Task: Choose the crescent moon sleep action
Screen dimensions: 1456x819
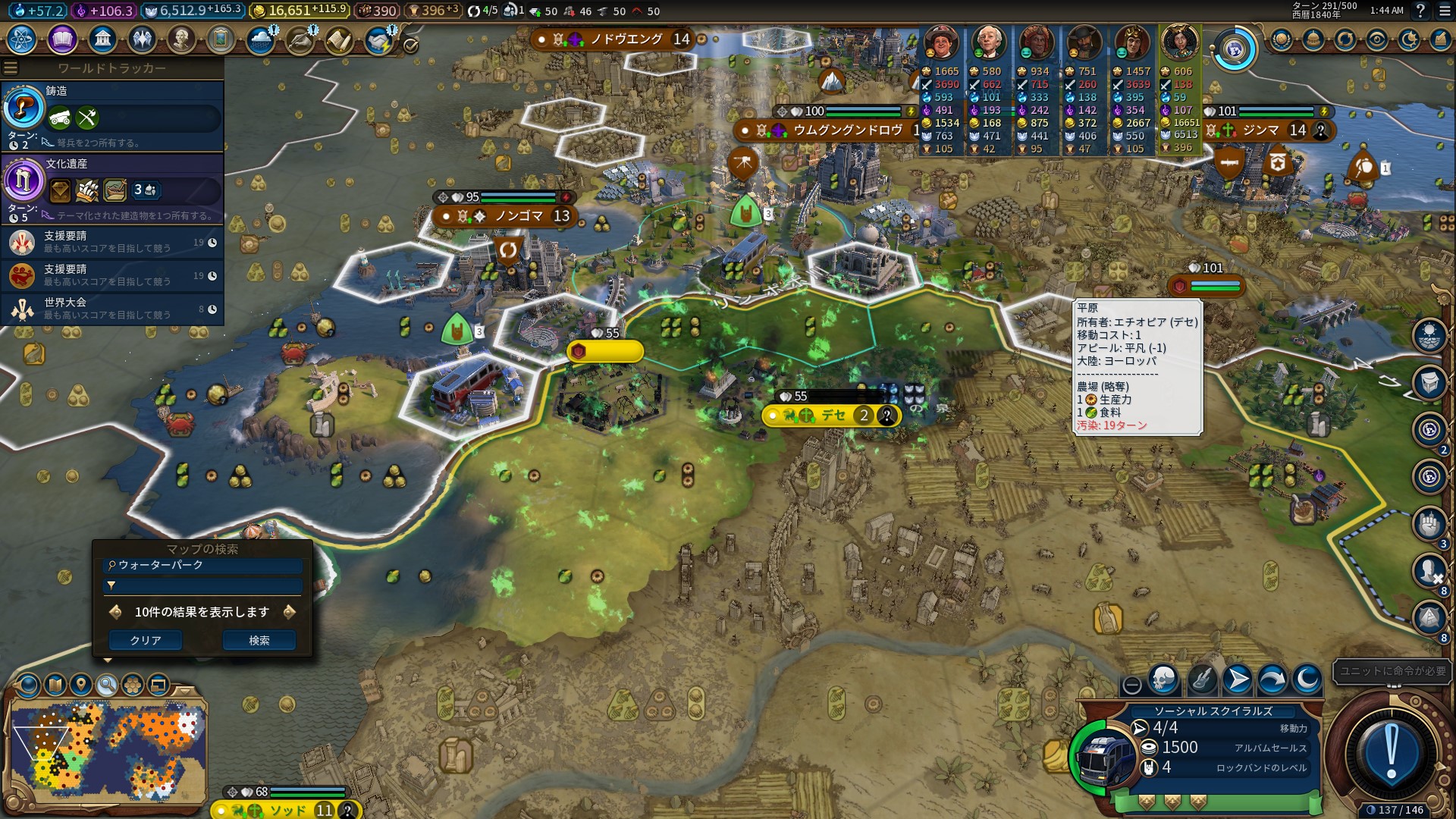Action: tap(1307, 679)
